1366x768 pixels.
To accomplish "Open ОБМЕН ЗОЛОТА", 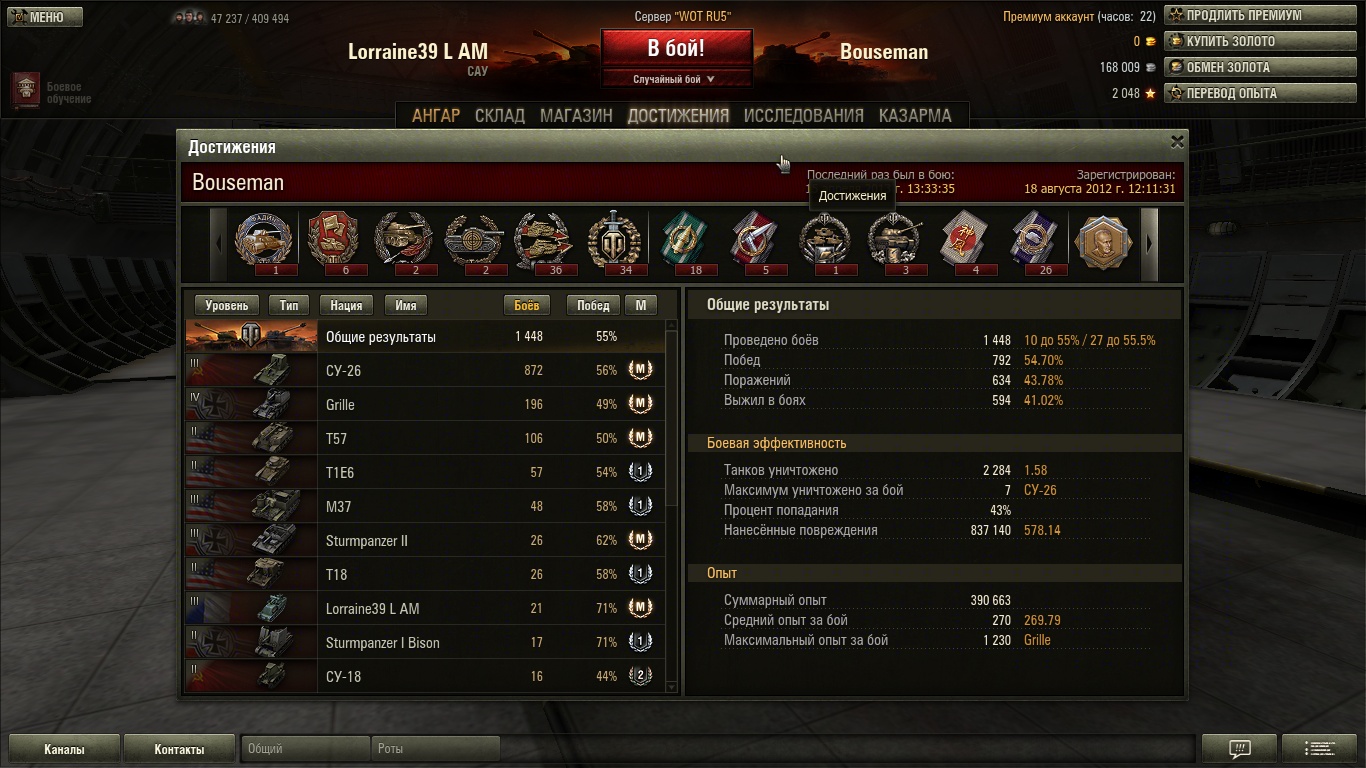I will [x=1259, y=68].
